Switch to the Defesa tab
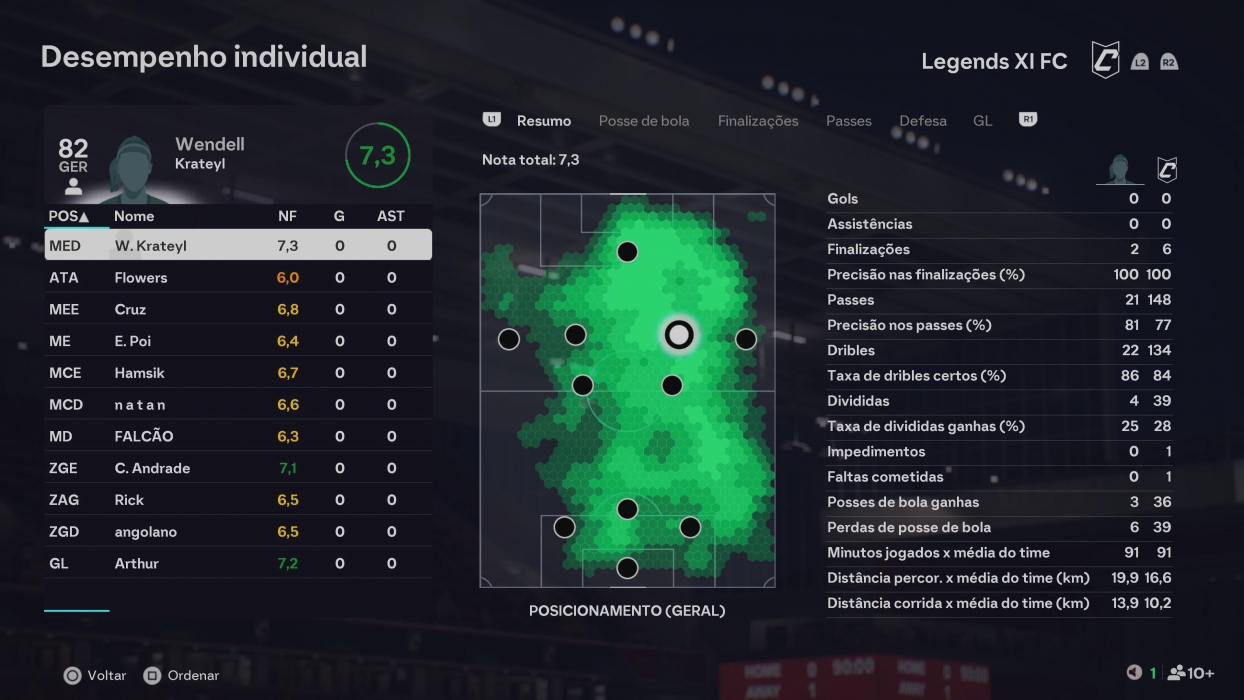This screenshot has height=700, width=1244. [922, 121]
